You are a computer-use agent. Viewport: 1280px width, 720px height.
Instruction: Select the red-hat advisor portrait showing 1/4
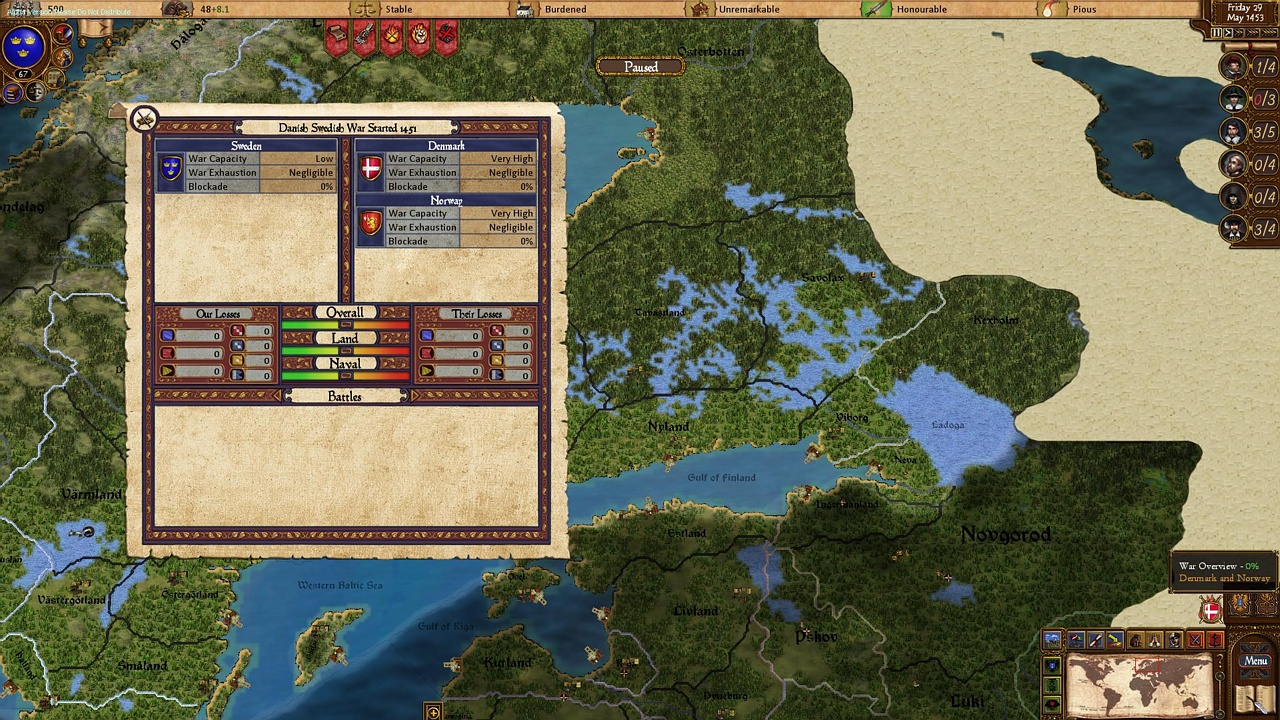point(1235,67)
